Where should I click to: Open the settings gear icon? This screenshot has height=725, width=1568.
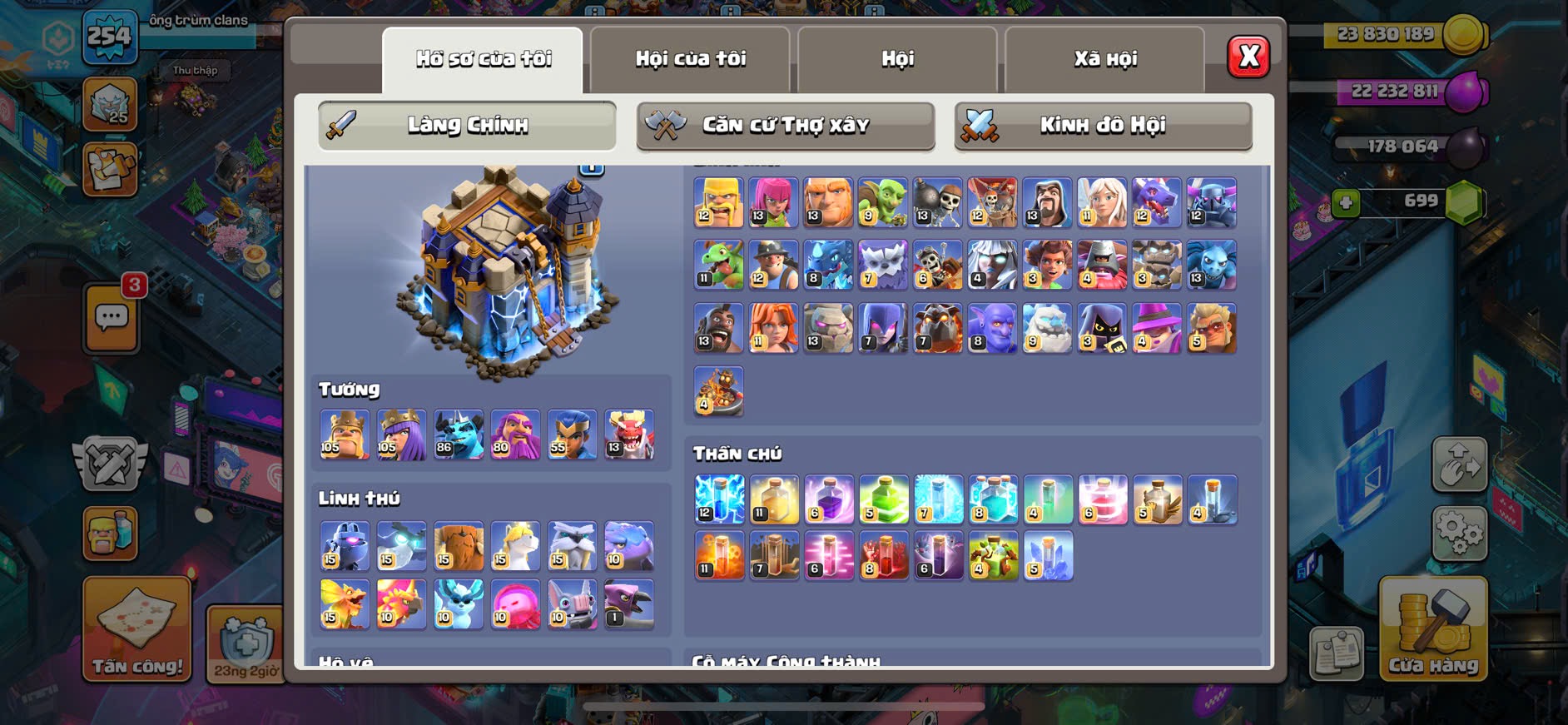[x=1458, y=533]
